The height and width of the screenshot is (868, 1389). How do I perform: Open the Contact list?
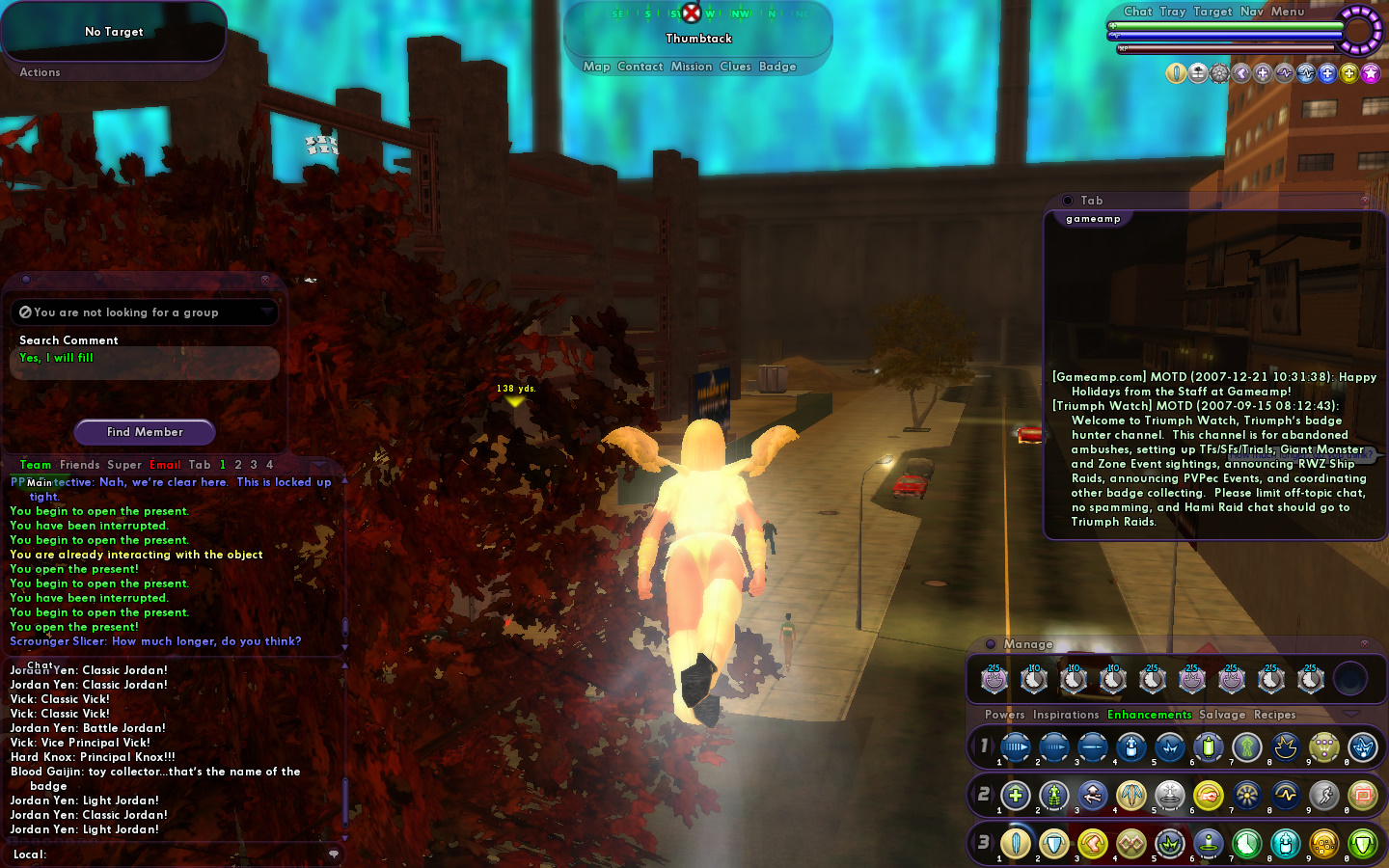click(640, 67)
